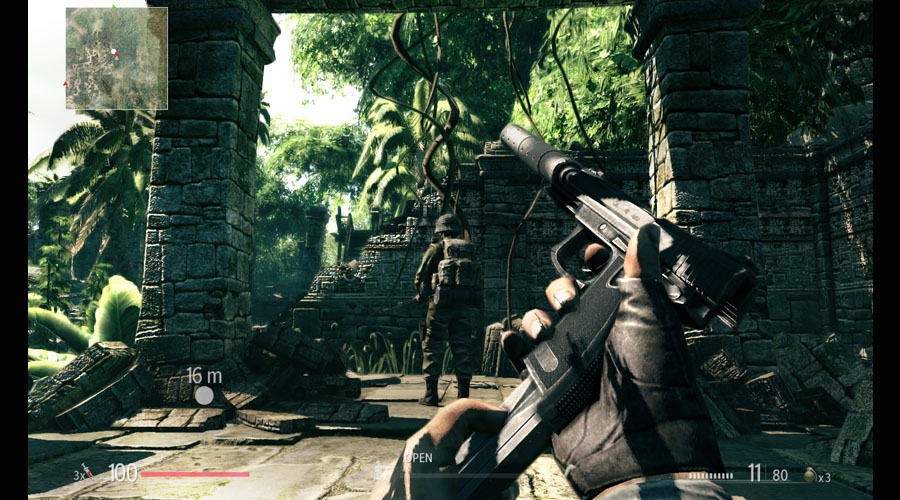Screen dimensions: 900x500
Task: Click the 16 m objective waypoint marker
Action: [204, 395]
